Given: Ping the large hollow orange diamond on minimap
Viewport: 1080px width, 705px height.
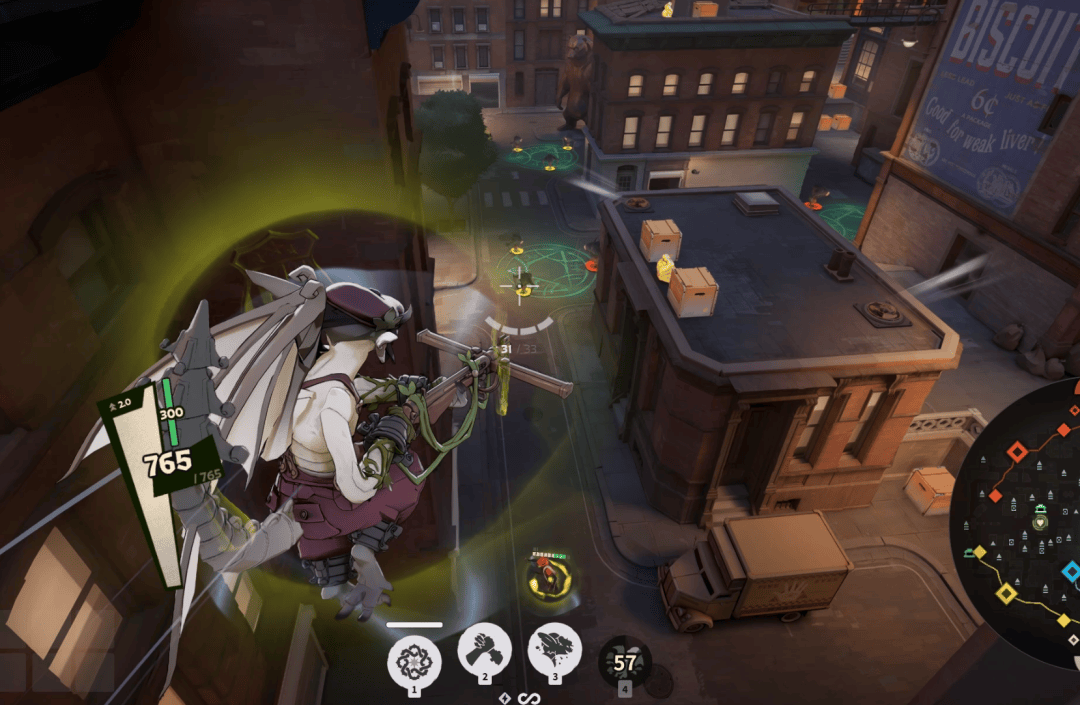Looking at the screenshot, I should (1017, 452).
